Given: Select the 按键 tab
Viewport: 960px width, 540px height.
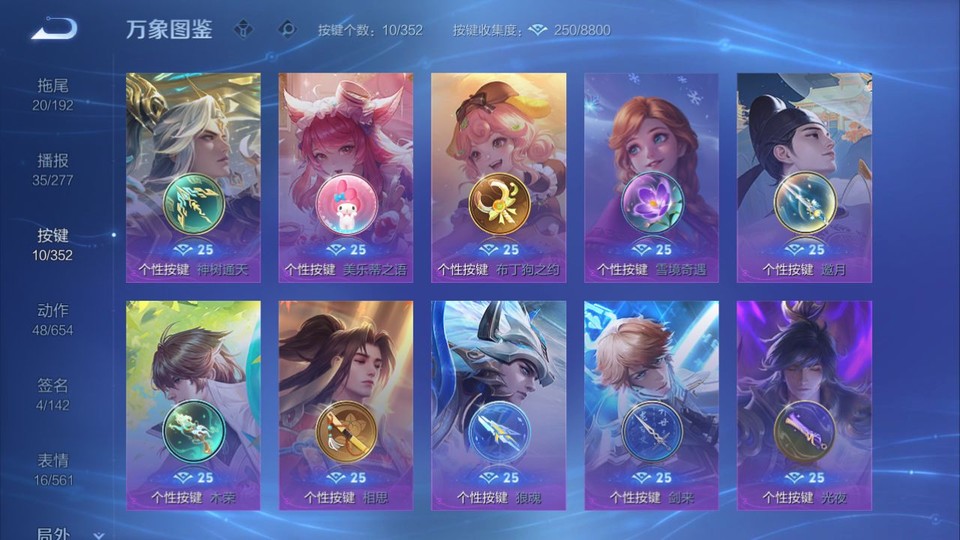Looking at the screenshot, I should 53,244.
